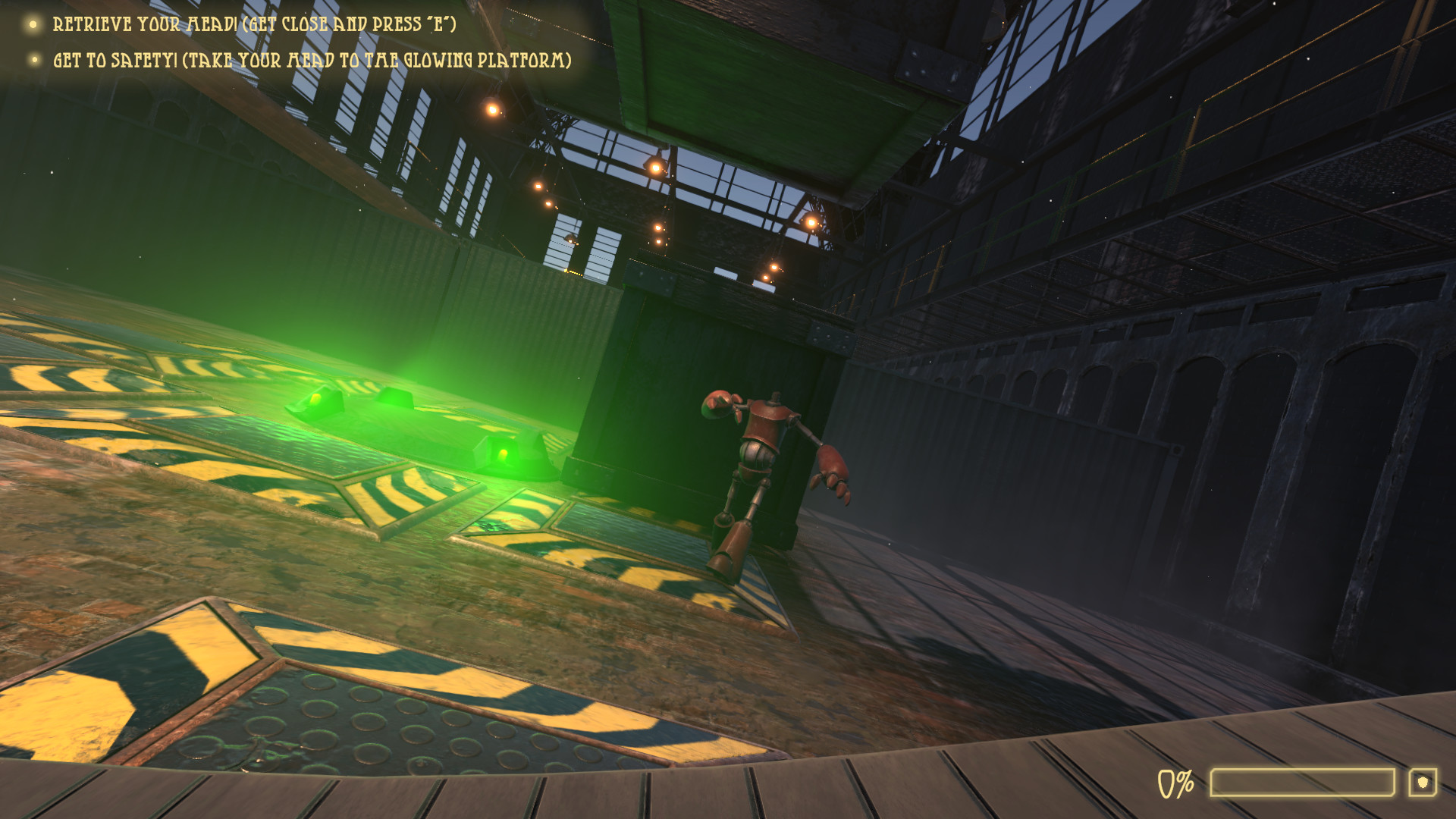Select the bullet point beside the second objective

pyautogui.click(x=33, y=58)
